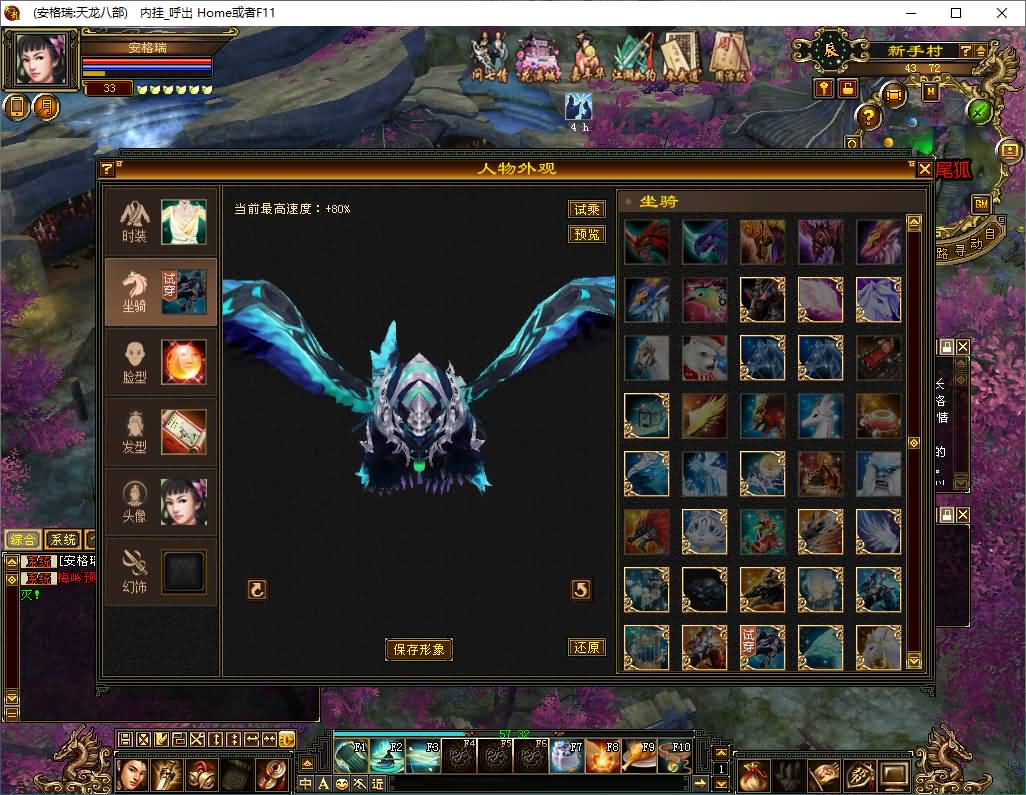Open the 幻饰 accessory tab
The height and width of the screenshot is (795, 1026).
coord(161,572)
